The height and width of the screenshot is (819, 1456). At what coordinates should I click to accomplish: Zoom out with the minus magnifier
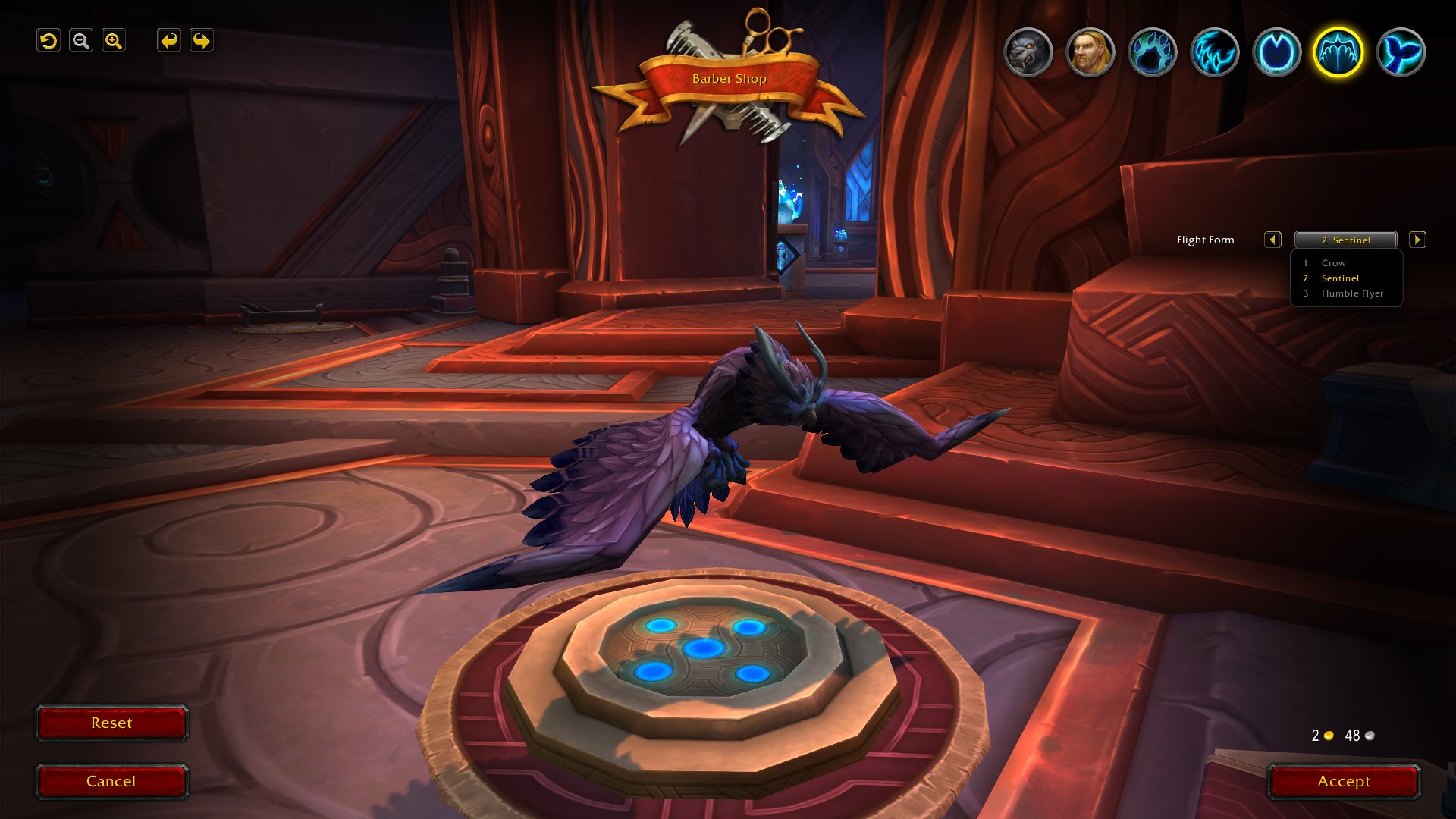[81, 41]
